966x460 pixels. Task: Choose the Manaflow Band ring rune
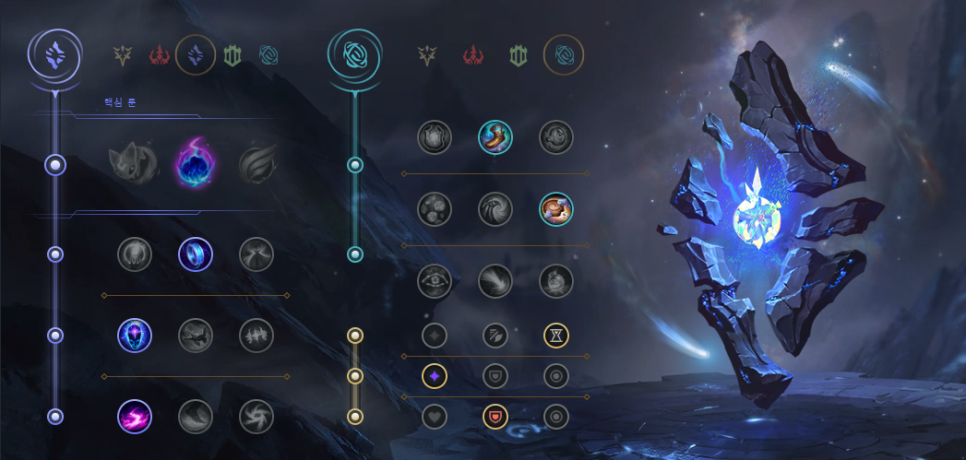pos(195,254)
